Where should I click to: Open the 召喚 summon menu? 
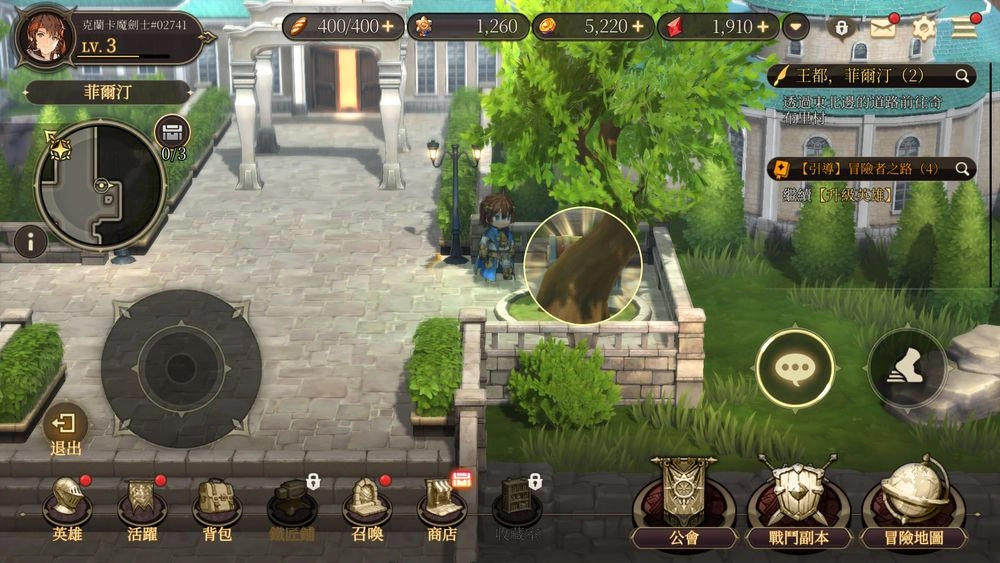(x=367, y=502)
